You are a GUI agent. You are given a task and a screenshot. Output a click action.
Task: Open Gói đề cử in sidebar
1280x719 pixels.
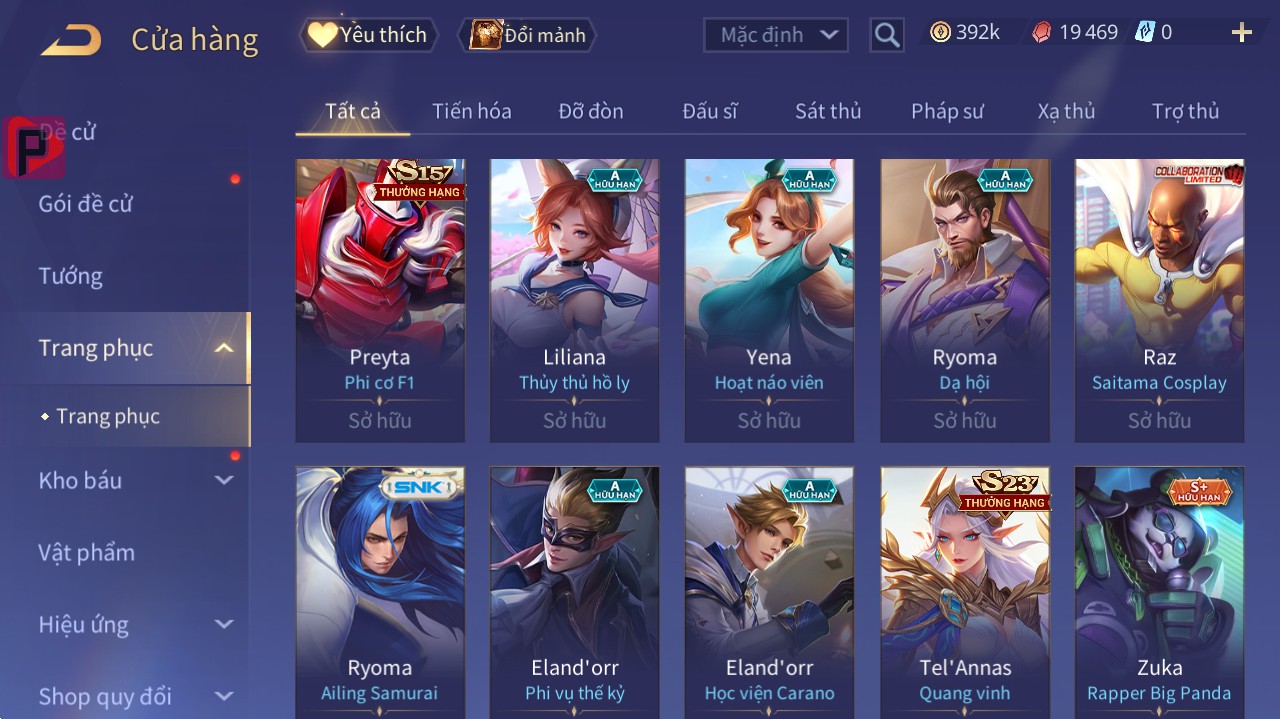point(86,204)
